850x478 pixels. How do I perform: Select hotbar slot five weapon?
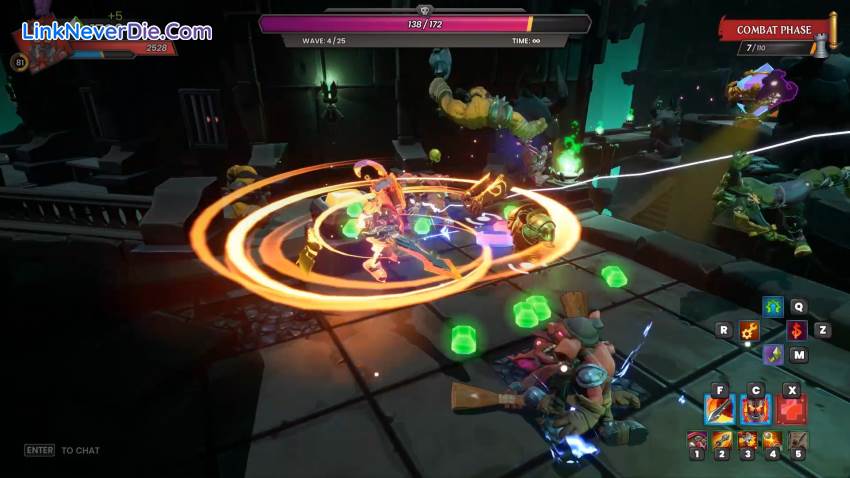[798, 440]
